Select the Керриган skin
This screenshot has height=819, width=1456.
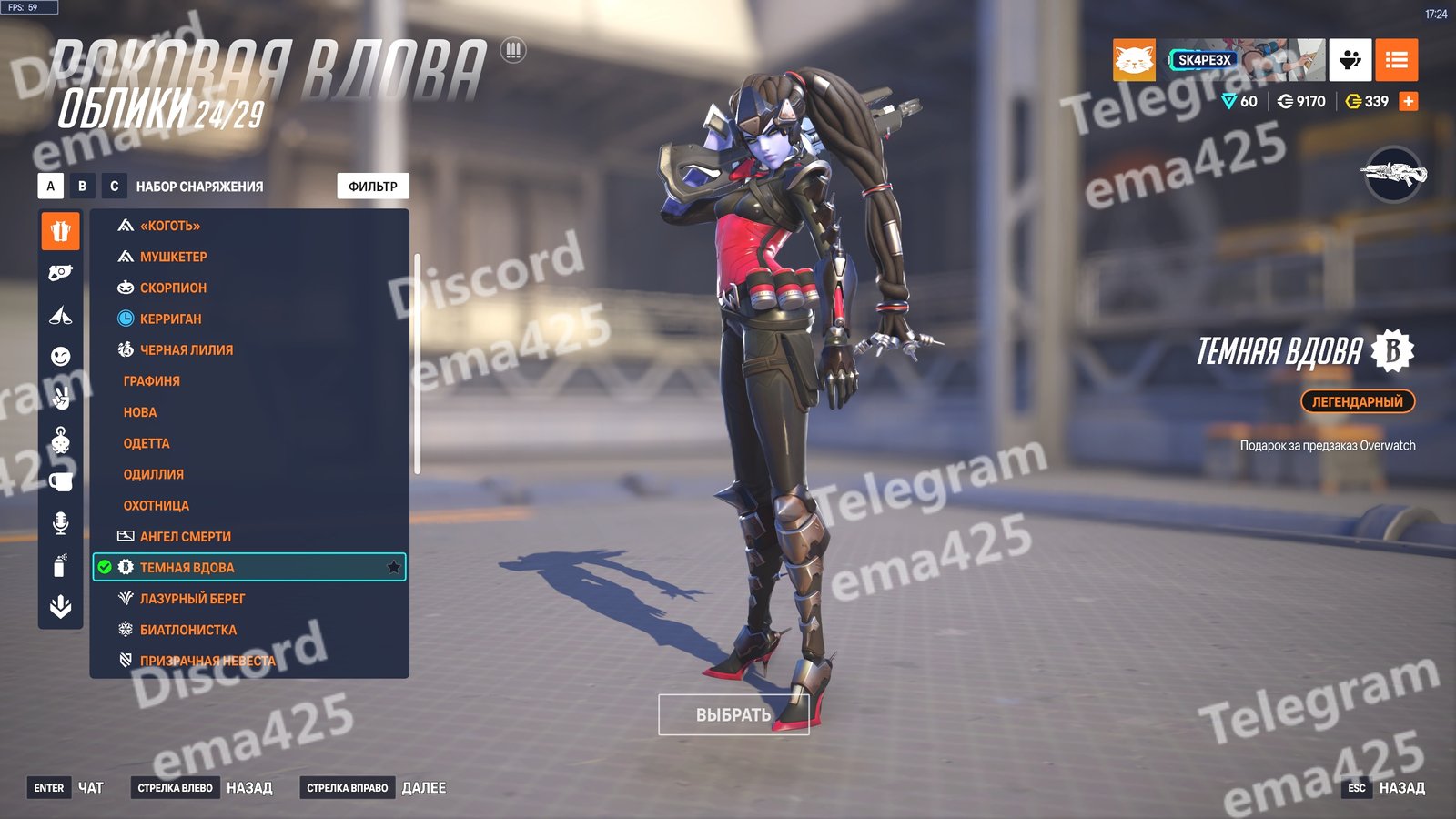[x=170, y=318]
